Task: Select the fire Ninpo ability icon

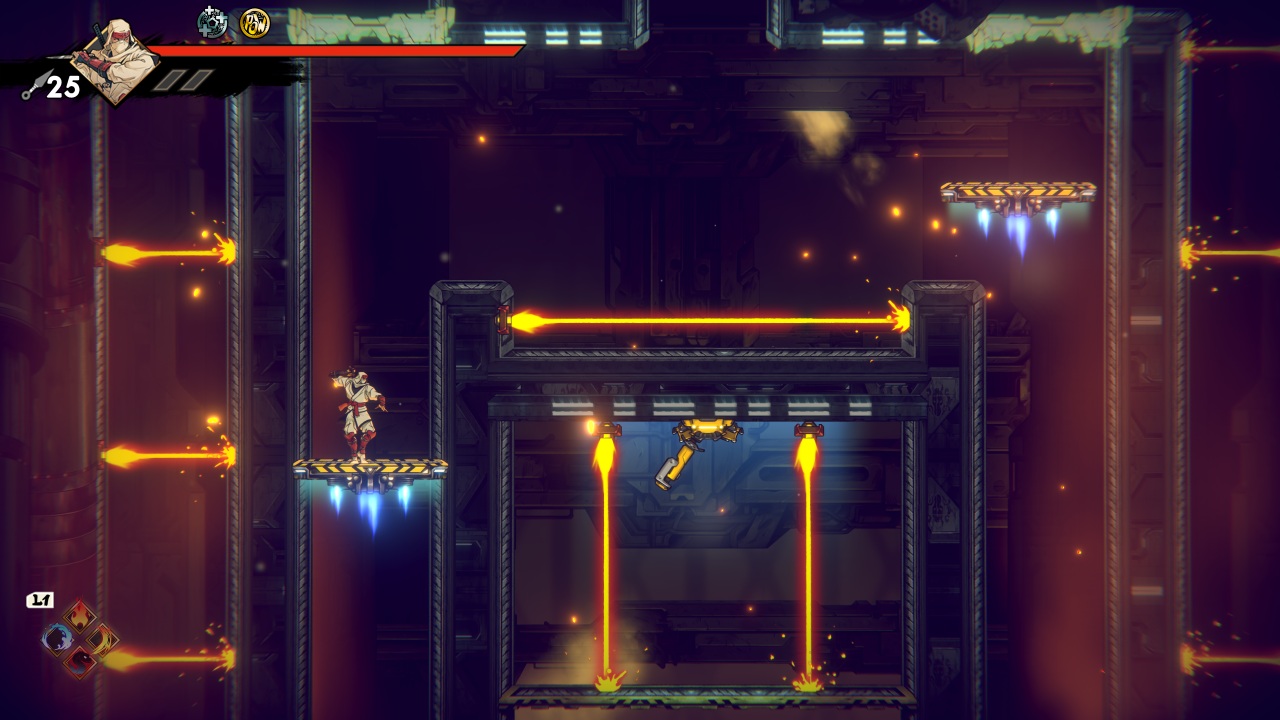Action: tap(79, 615)
